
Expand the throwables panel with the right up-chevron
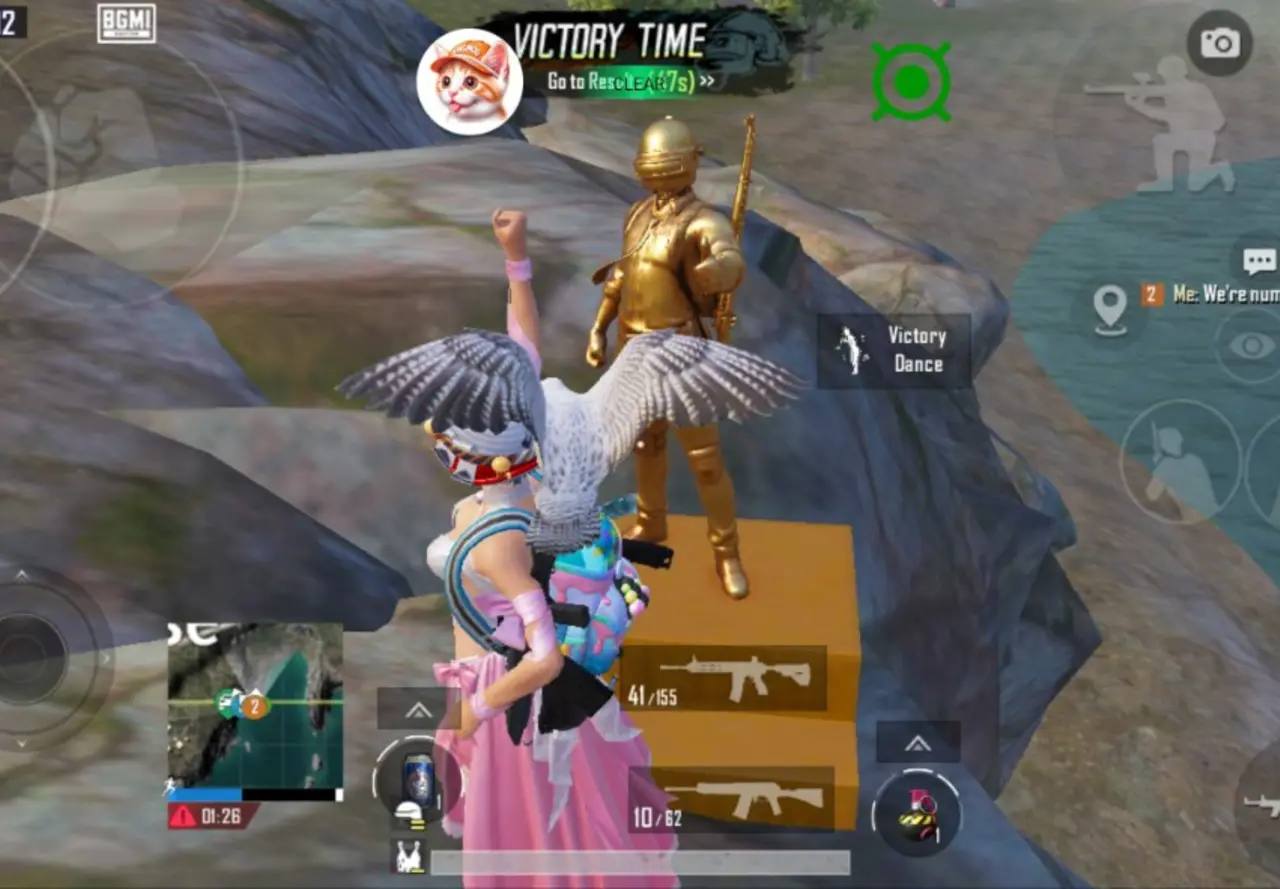point(917,743)
